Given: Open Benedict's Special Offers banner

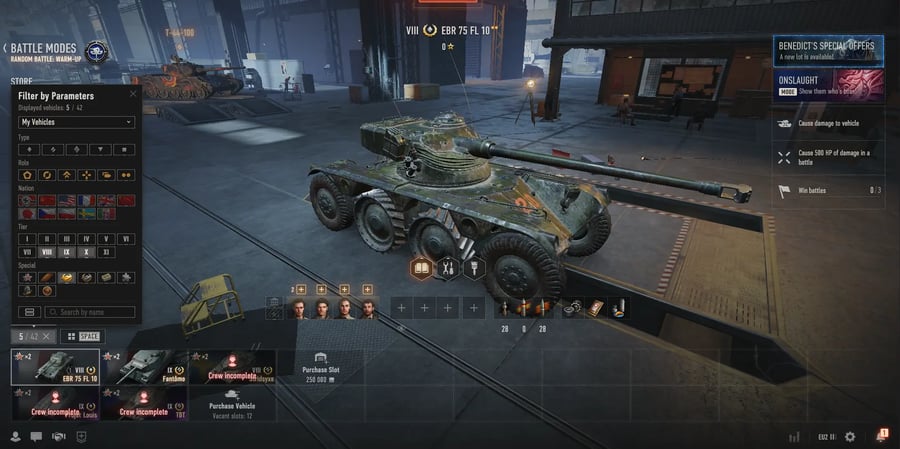Looking at the screenshot, I should tap(827, 51).
